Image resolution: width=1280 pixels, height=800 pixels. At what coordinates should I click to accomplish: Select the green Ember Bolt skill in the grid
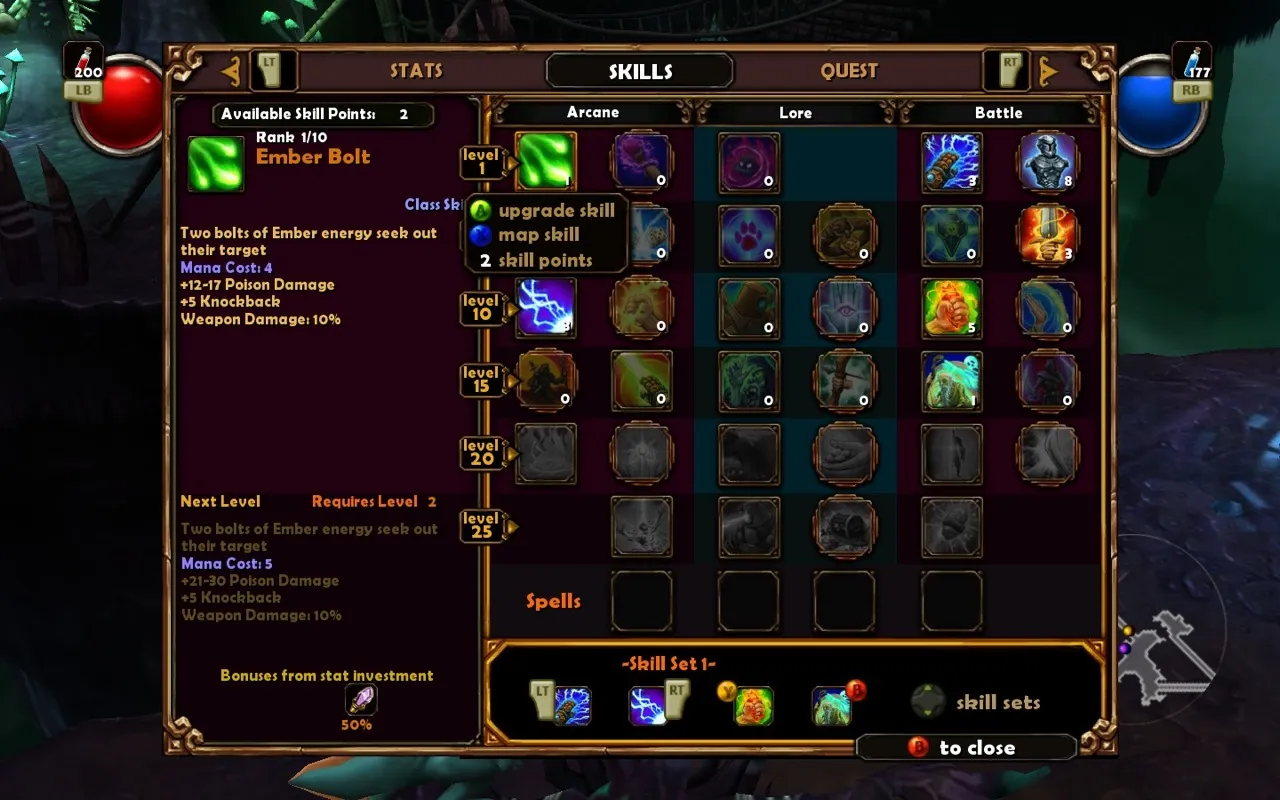[x=545, y=161]
